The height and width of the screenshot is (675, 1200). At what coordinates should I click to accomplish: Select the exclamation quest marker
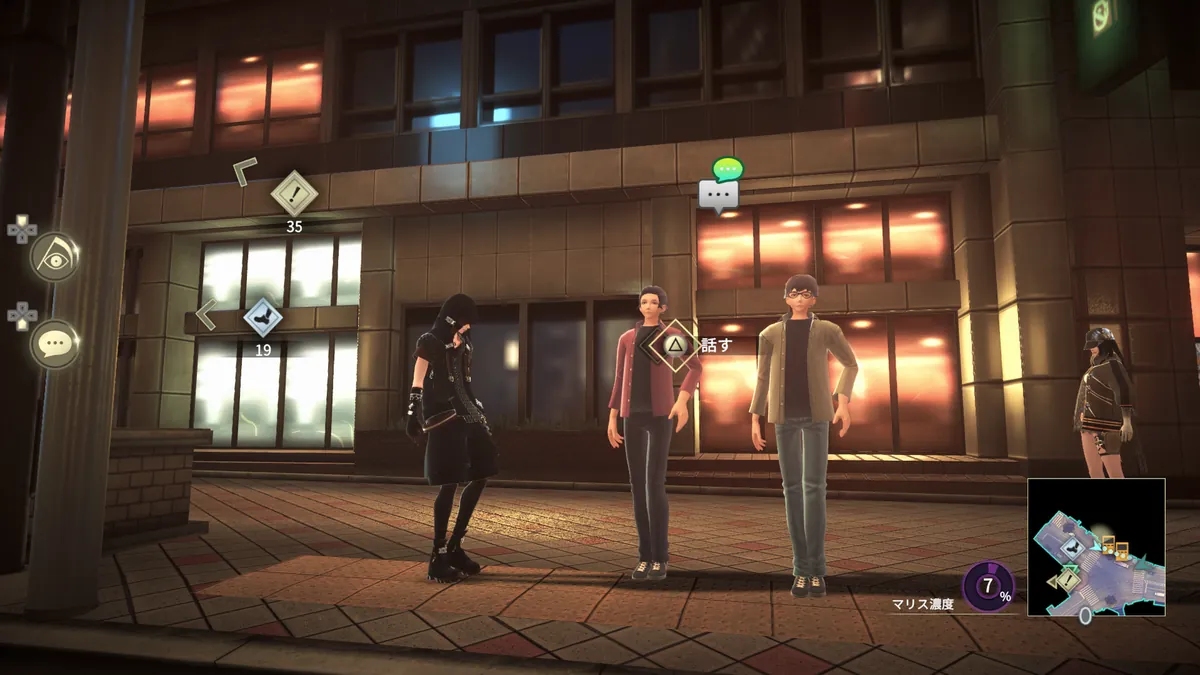294,193
